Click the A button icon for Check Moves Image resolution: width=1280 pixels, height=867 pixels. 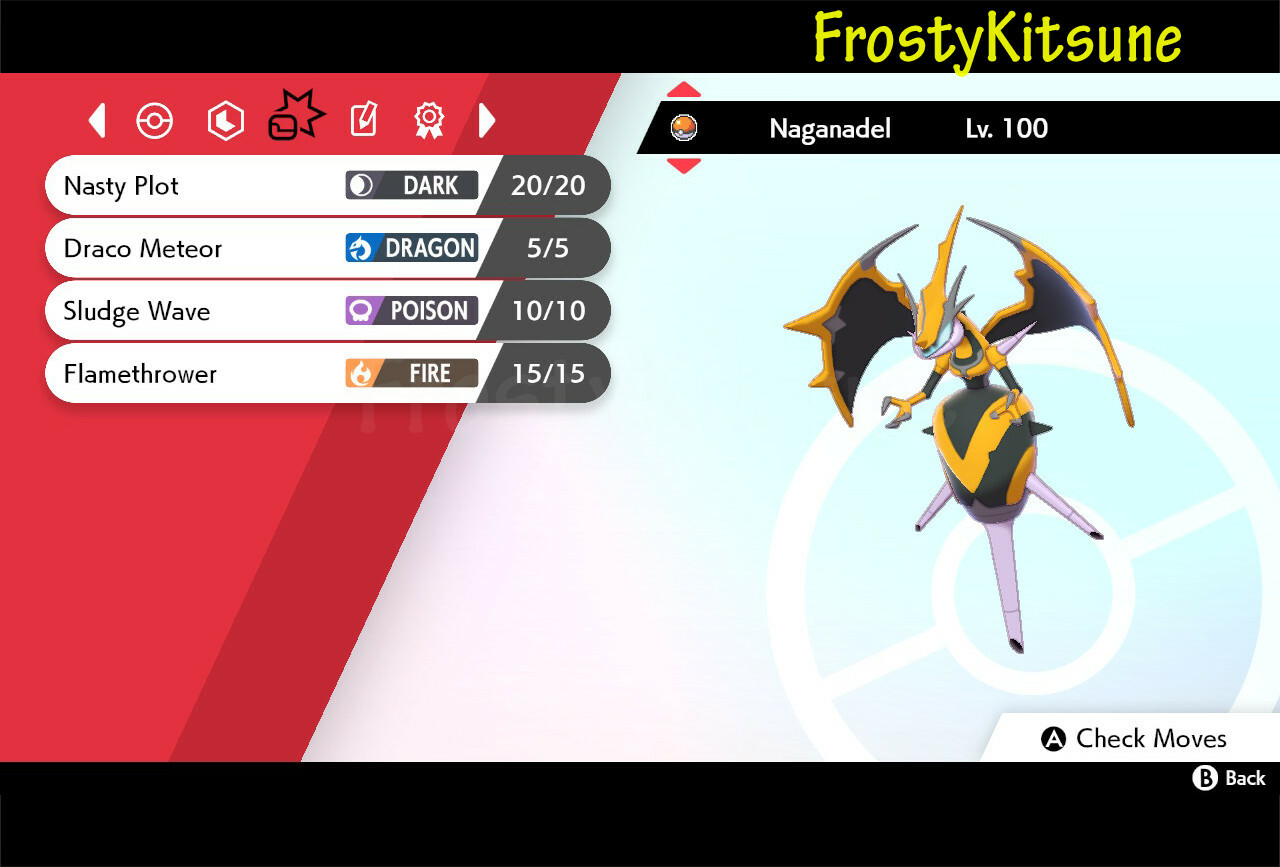(1052, 739)
